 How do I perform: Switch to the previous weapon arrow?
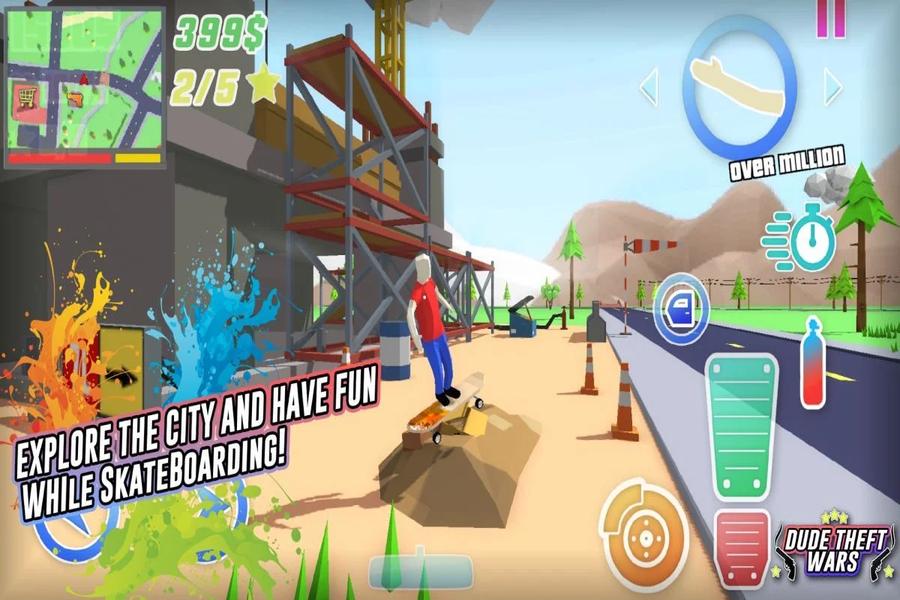pos(649,87)
